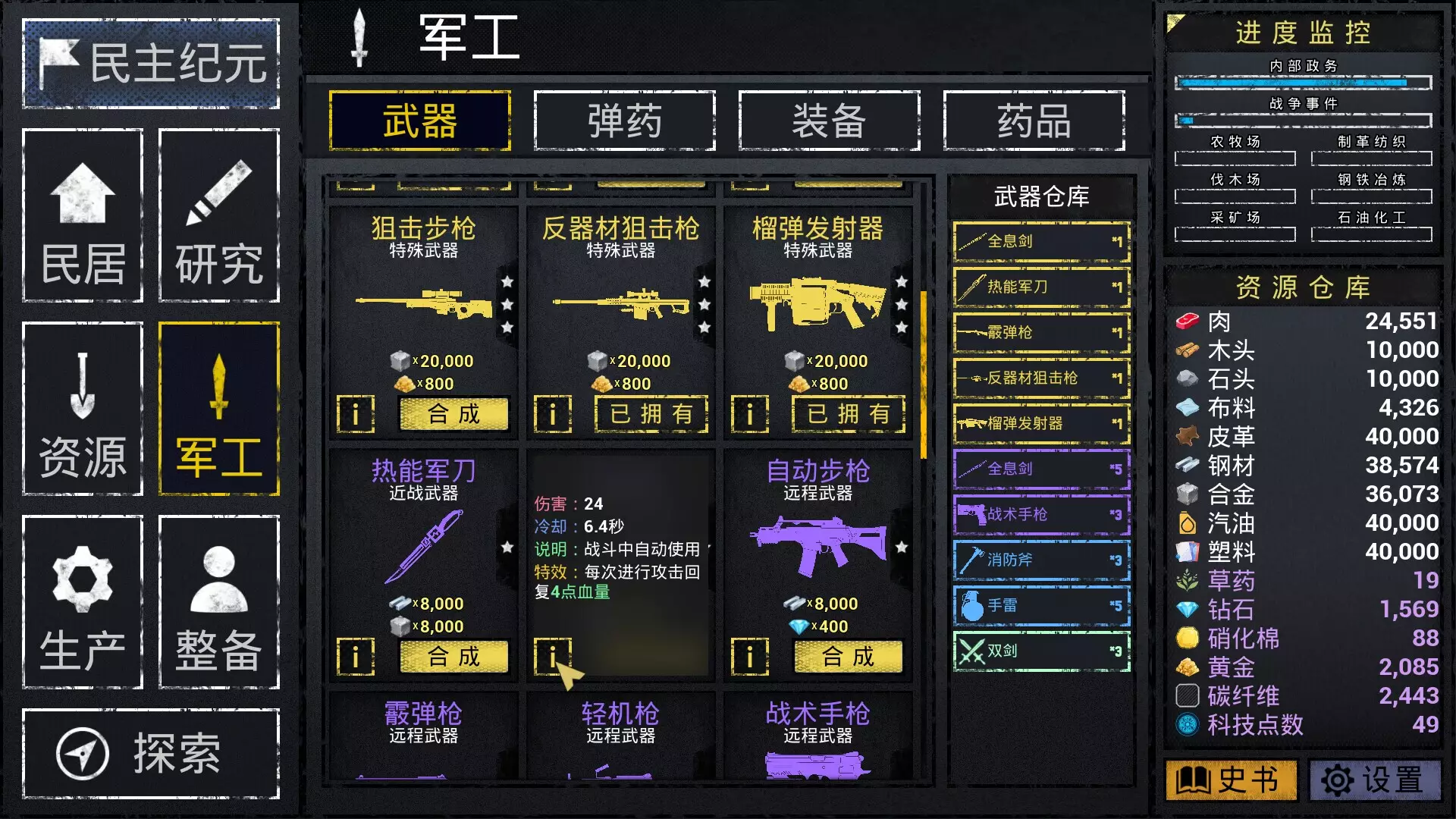
Task: Show info for the 狙击步枪 sniper rifle
Action: [355, 414]
